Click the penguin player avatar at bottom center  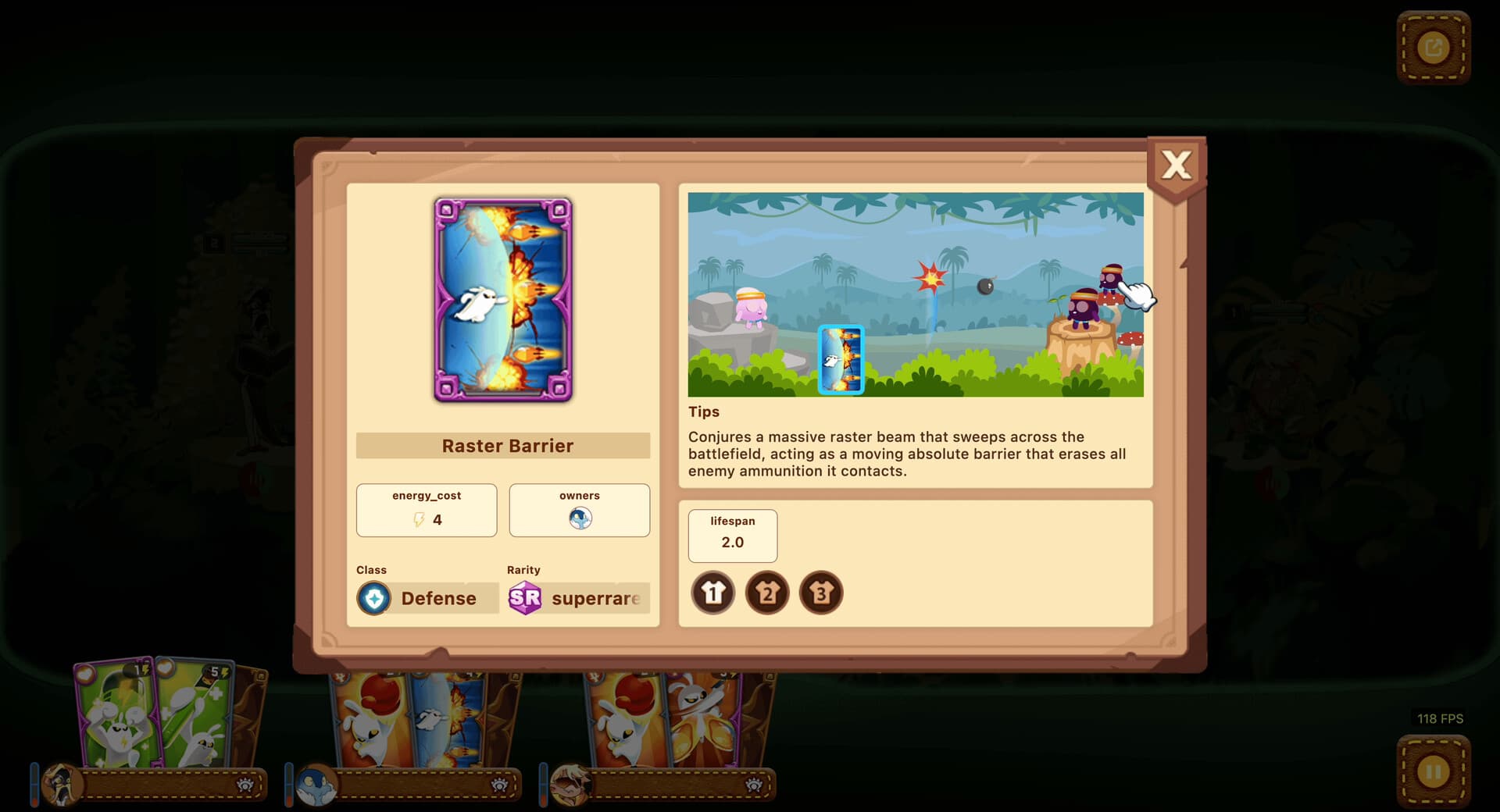316,785
